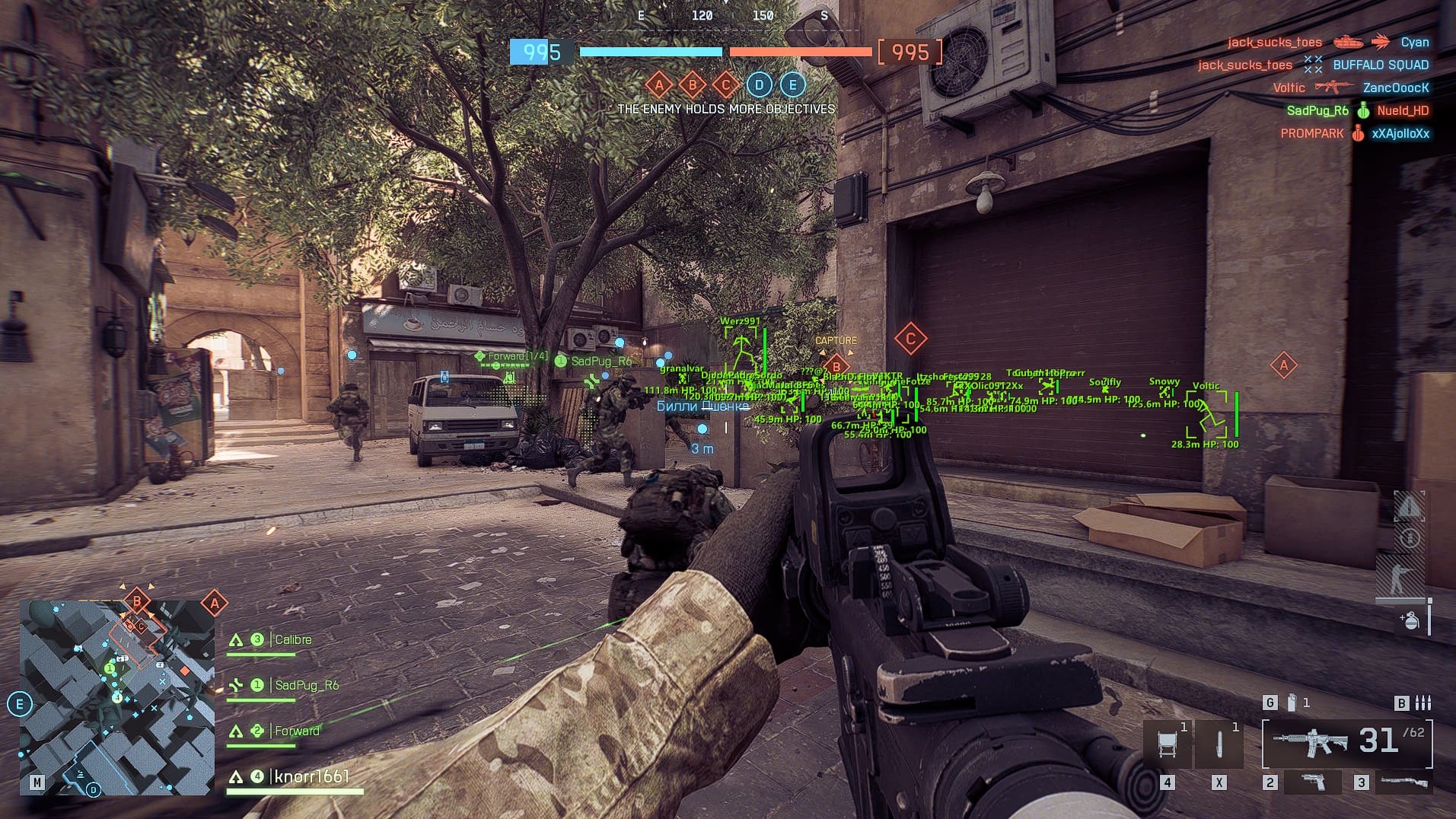The image size is (1456, 819).
Task: Click the ammo resupply circle icon
Action: point(1410,537)
